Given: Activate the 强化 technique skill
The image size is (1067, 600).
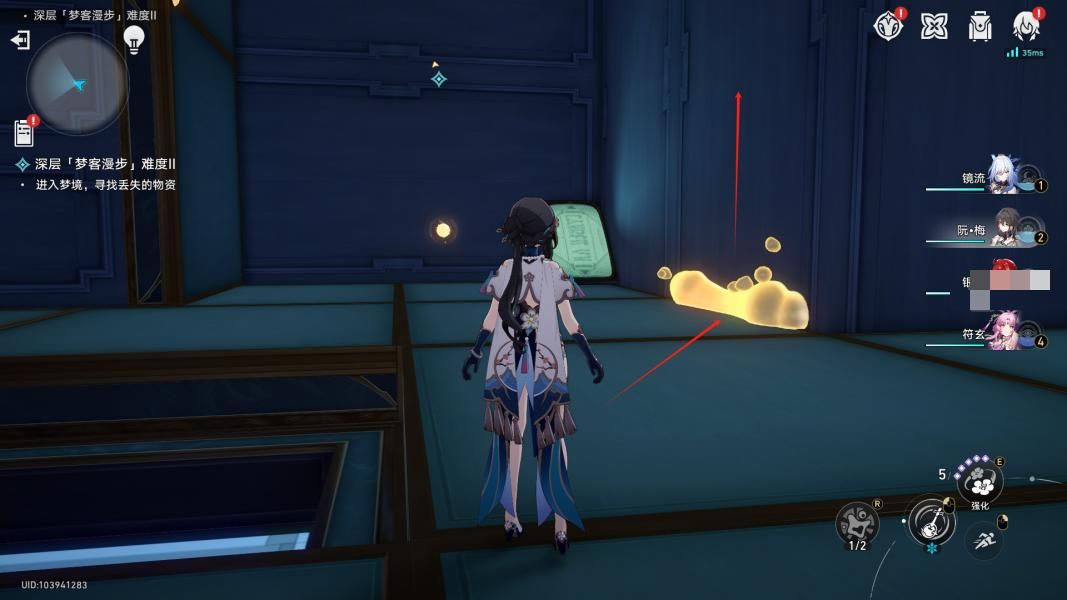Looking at the screenshot, I should click(980, 484).
